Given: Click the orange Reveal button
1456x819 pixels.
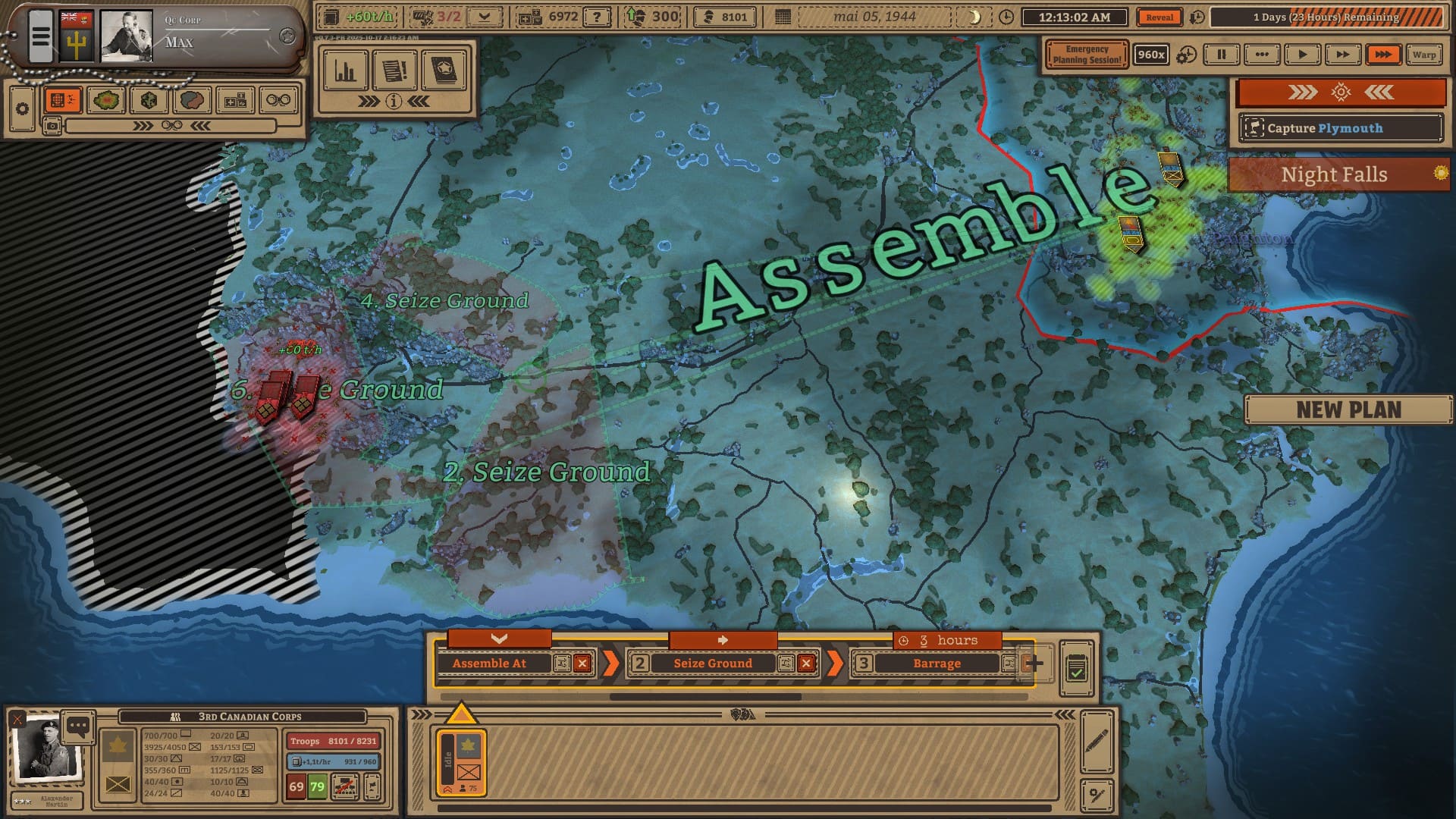Looking at the screenshot, I should point(1159,17).
